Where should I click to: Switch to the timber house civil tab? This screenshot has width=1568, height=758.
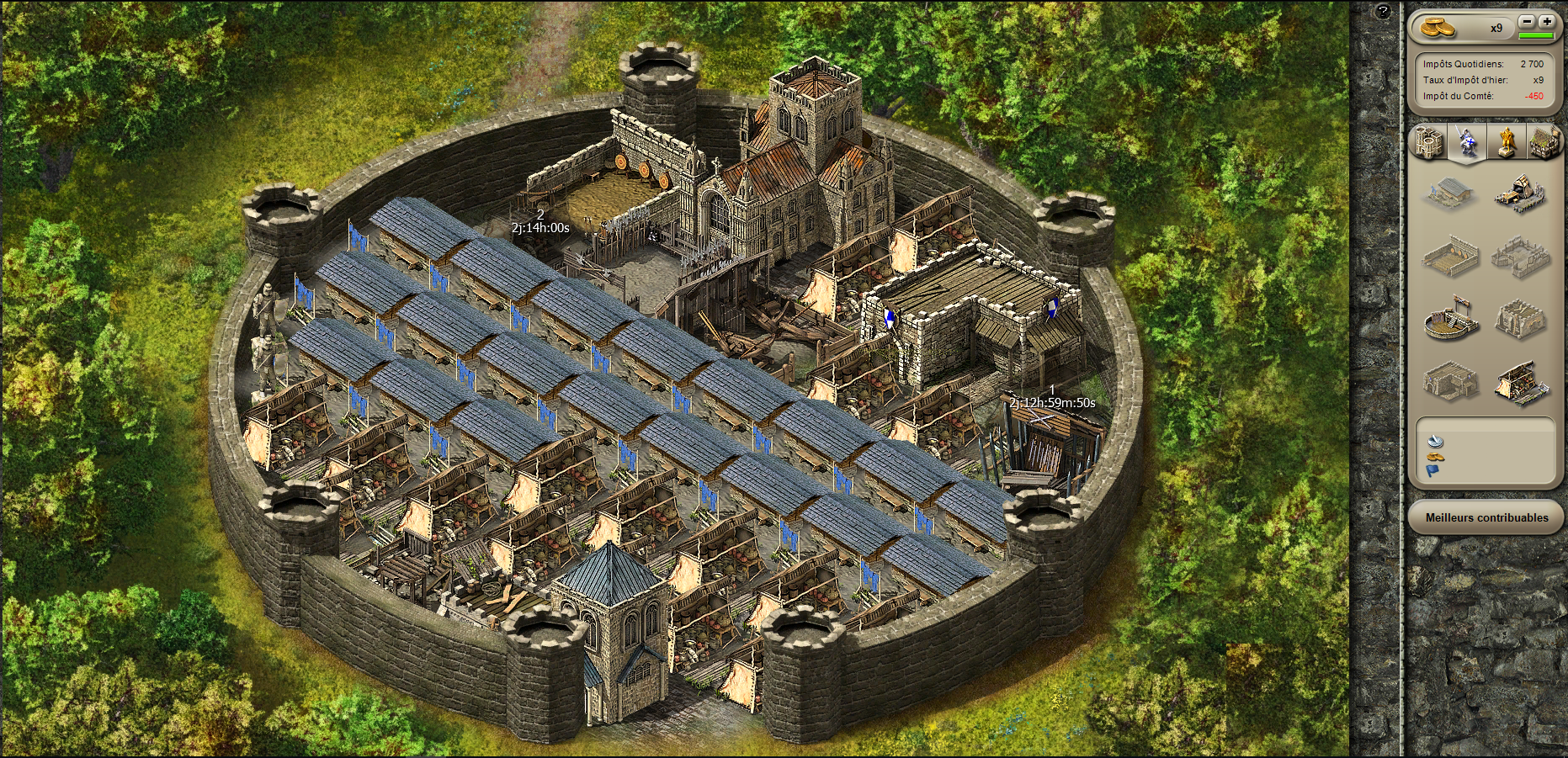click(1544, 141)
